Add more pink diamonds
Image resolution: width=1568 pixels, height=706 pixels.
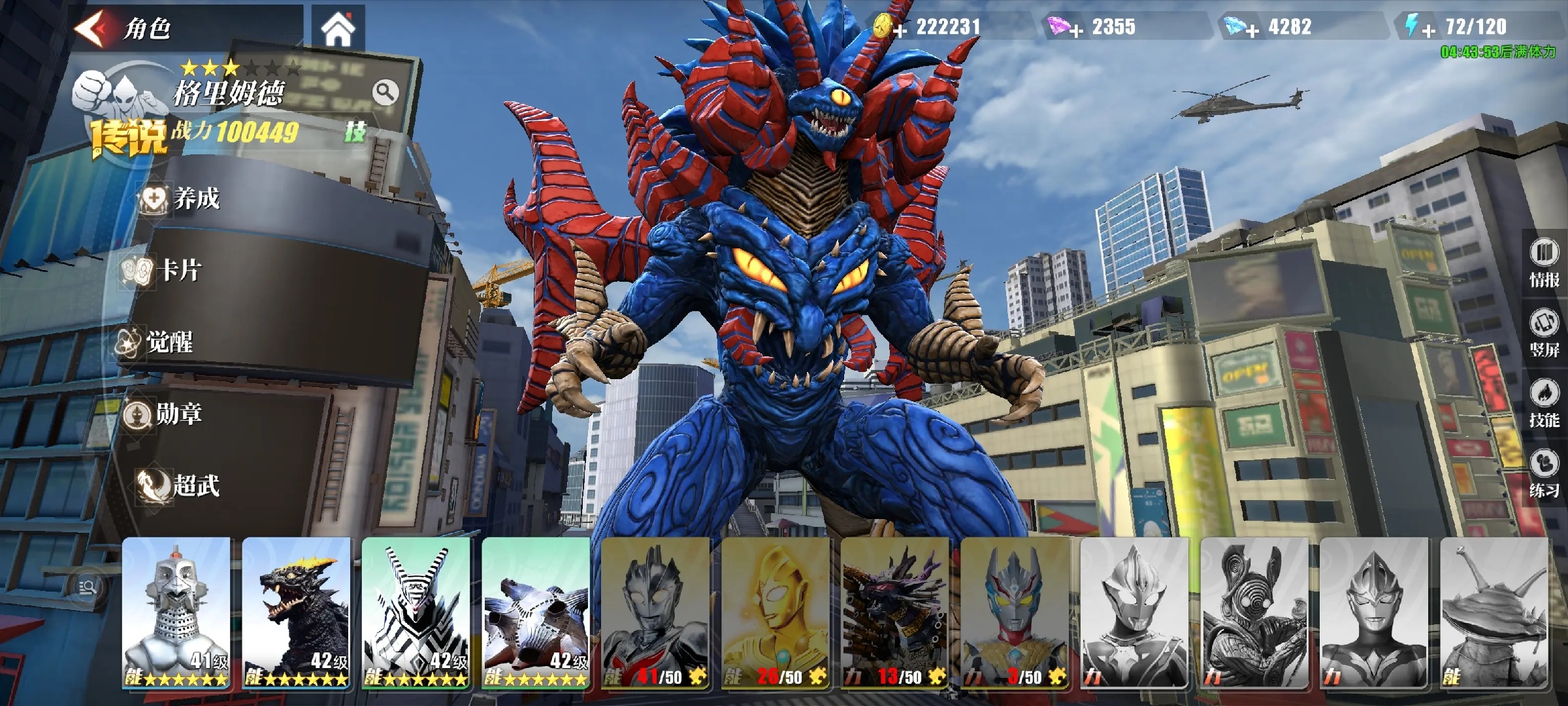tap(1076, 30)
